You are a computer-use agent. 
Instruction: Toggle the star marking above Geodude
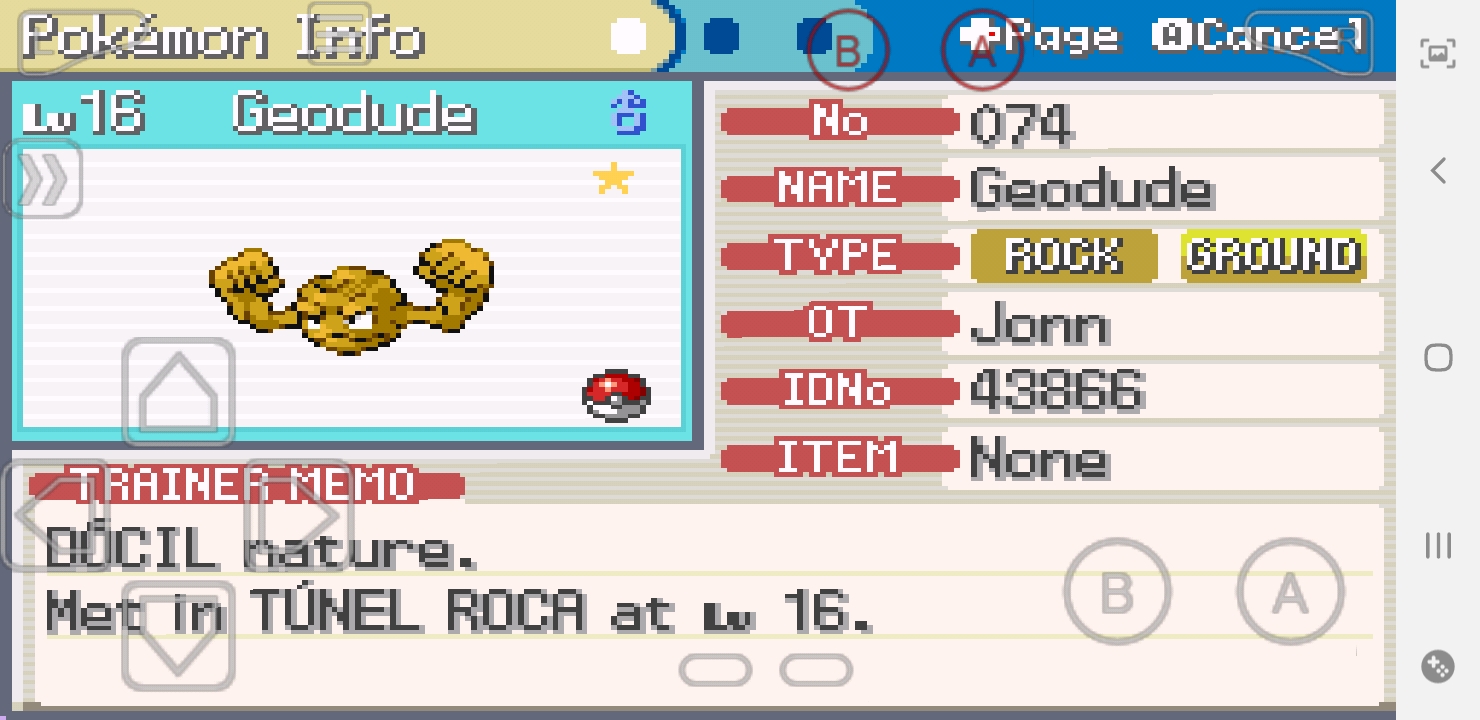click(613, 179)
